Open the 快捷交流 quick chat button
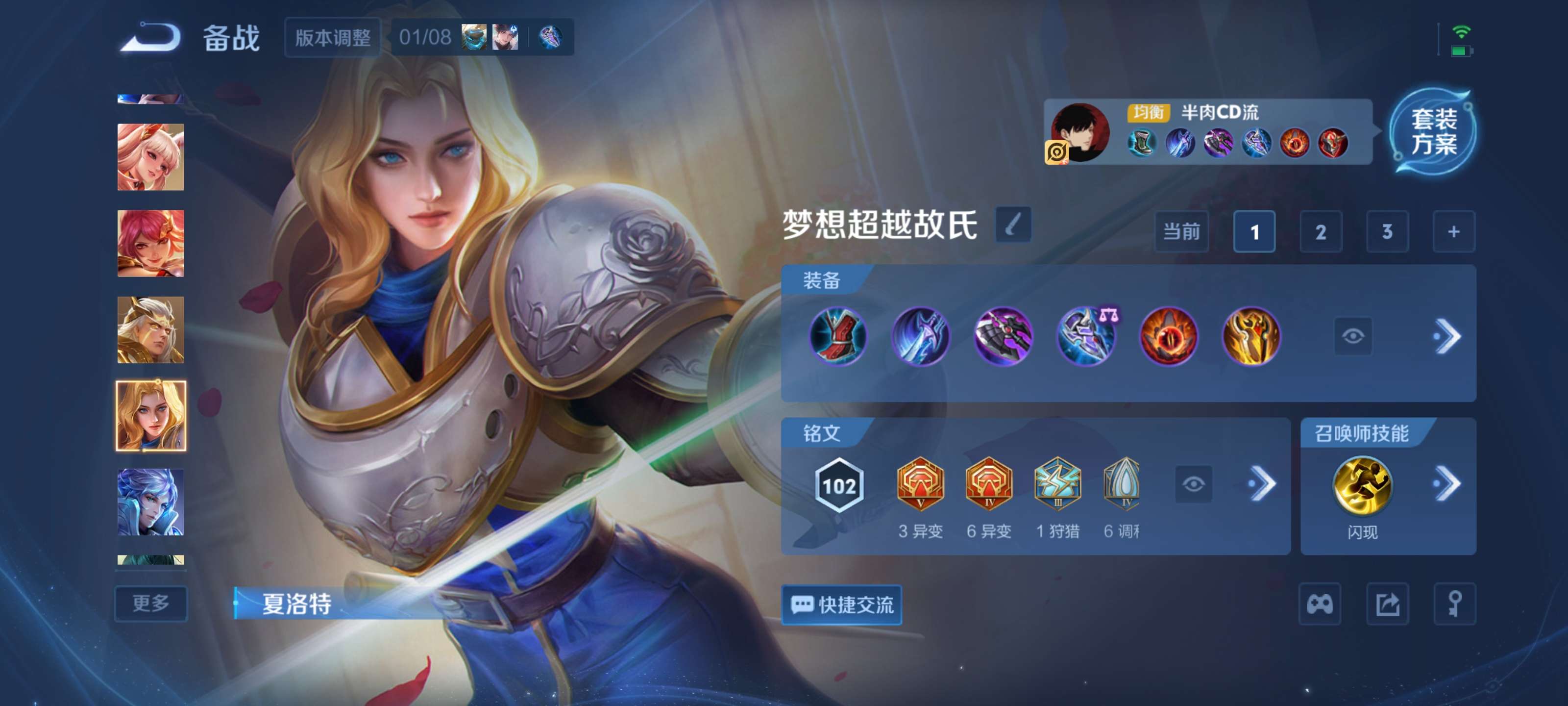 [x=841, y=605]
